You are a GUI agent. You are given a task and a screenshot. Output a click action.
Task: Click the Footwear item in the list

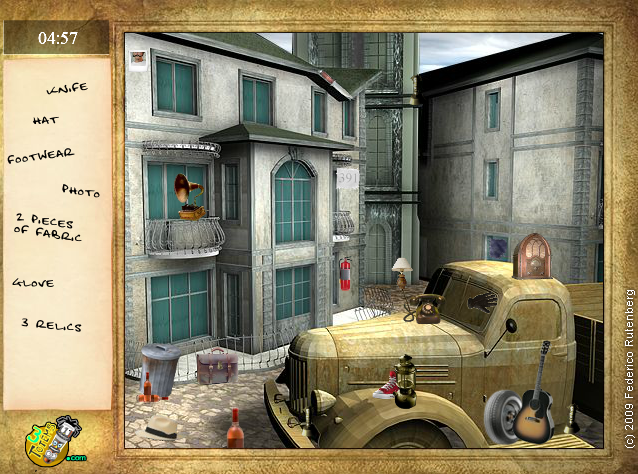pyautogui.click(x=41, y=156)
